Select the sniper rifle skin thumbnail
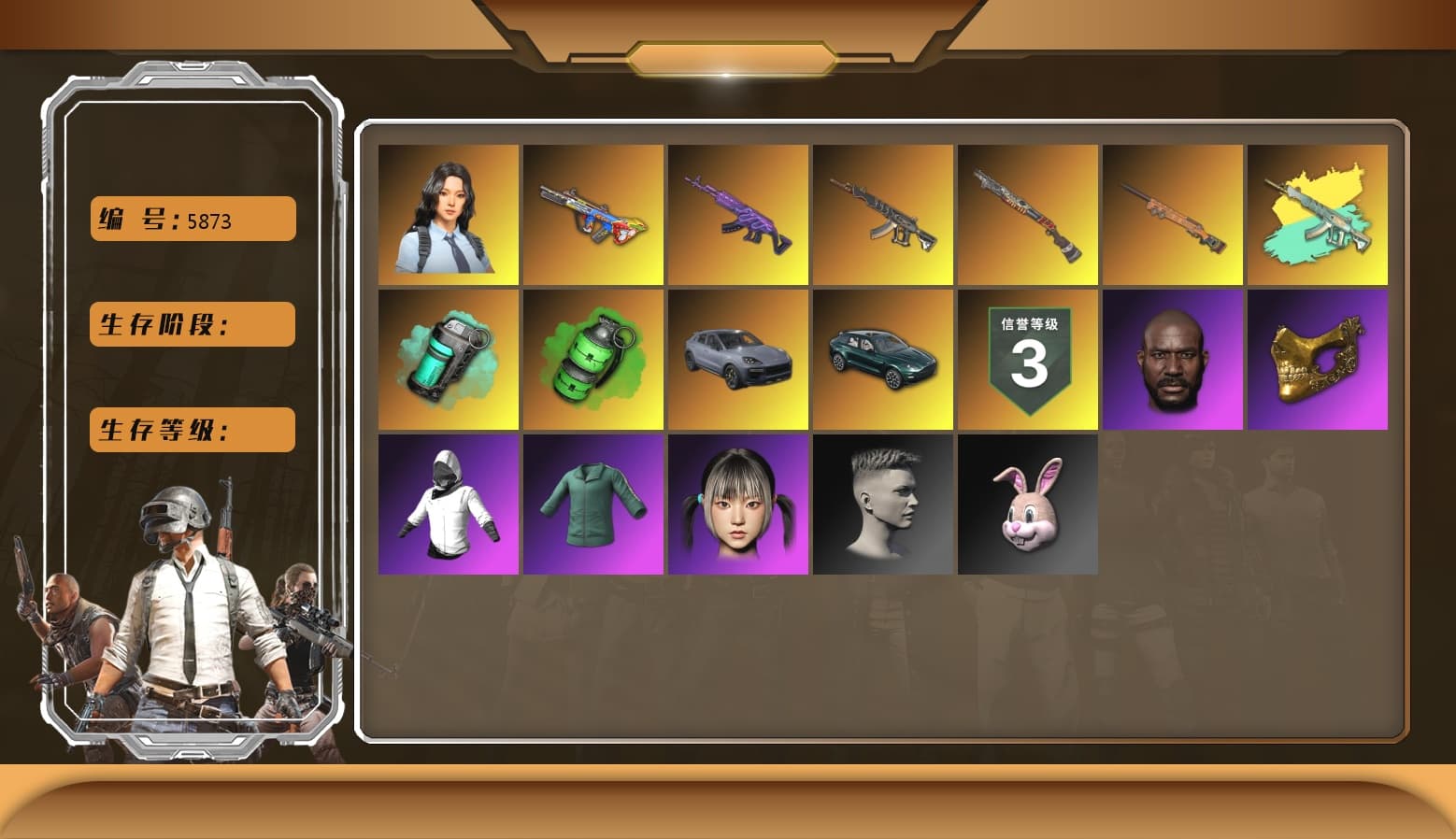 click(1172, 213)
